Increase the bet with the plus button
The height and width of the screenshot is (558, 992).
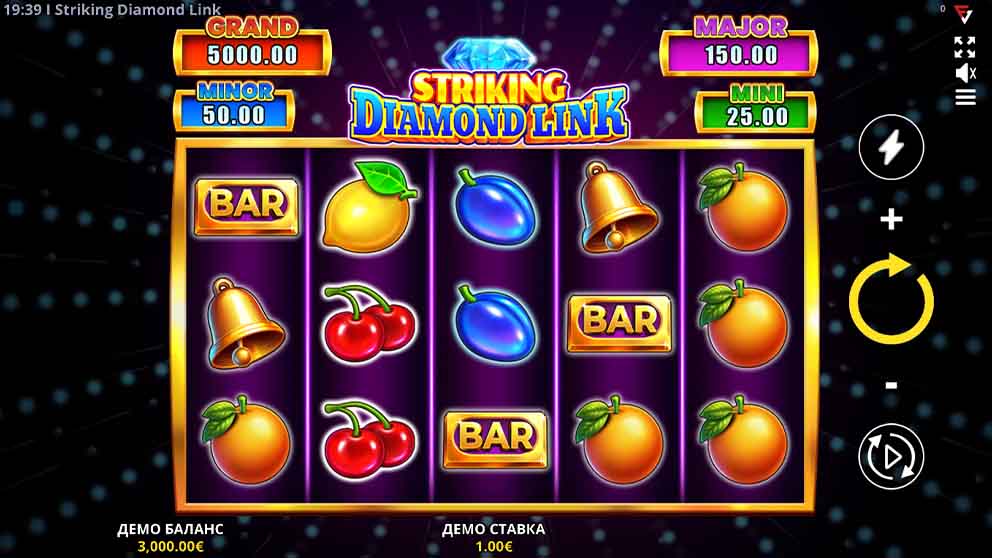click(891, 219)
